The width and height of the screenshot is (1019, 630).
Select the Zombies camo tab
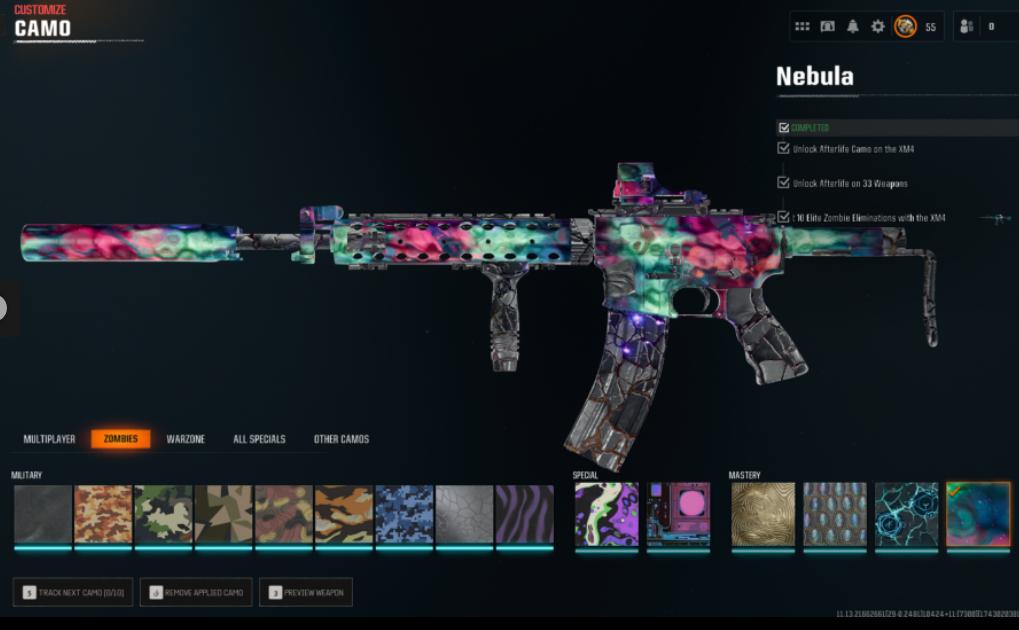click(x=121, y=439)
